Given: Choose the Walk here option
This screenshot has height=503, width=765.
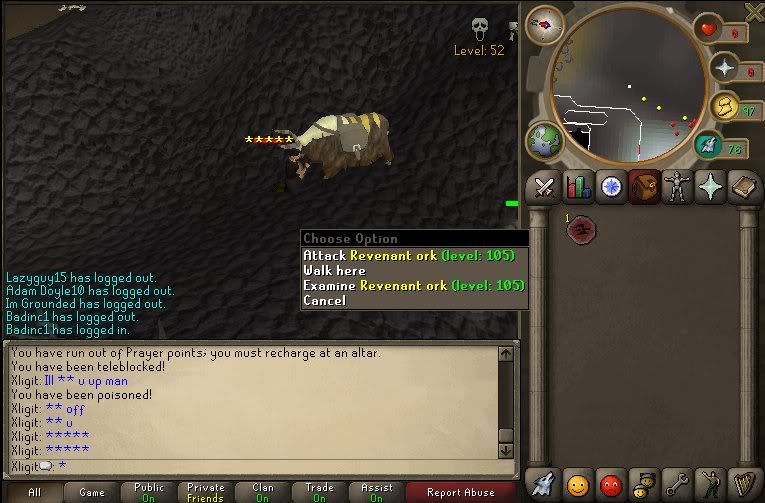Looking at the screenshot, I should point(335,271).
